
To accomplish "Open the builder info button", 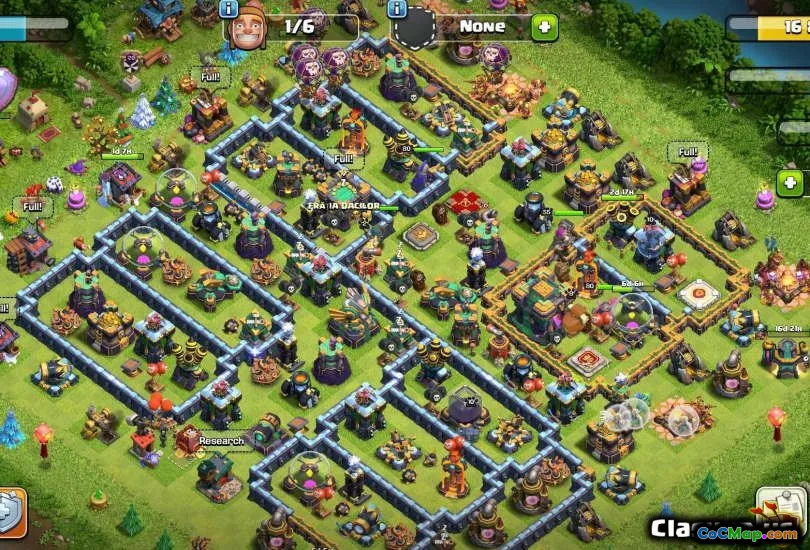I will [x=228, y=9].
